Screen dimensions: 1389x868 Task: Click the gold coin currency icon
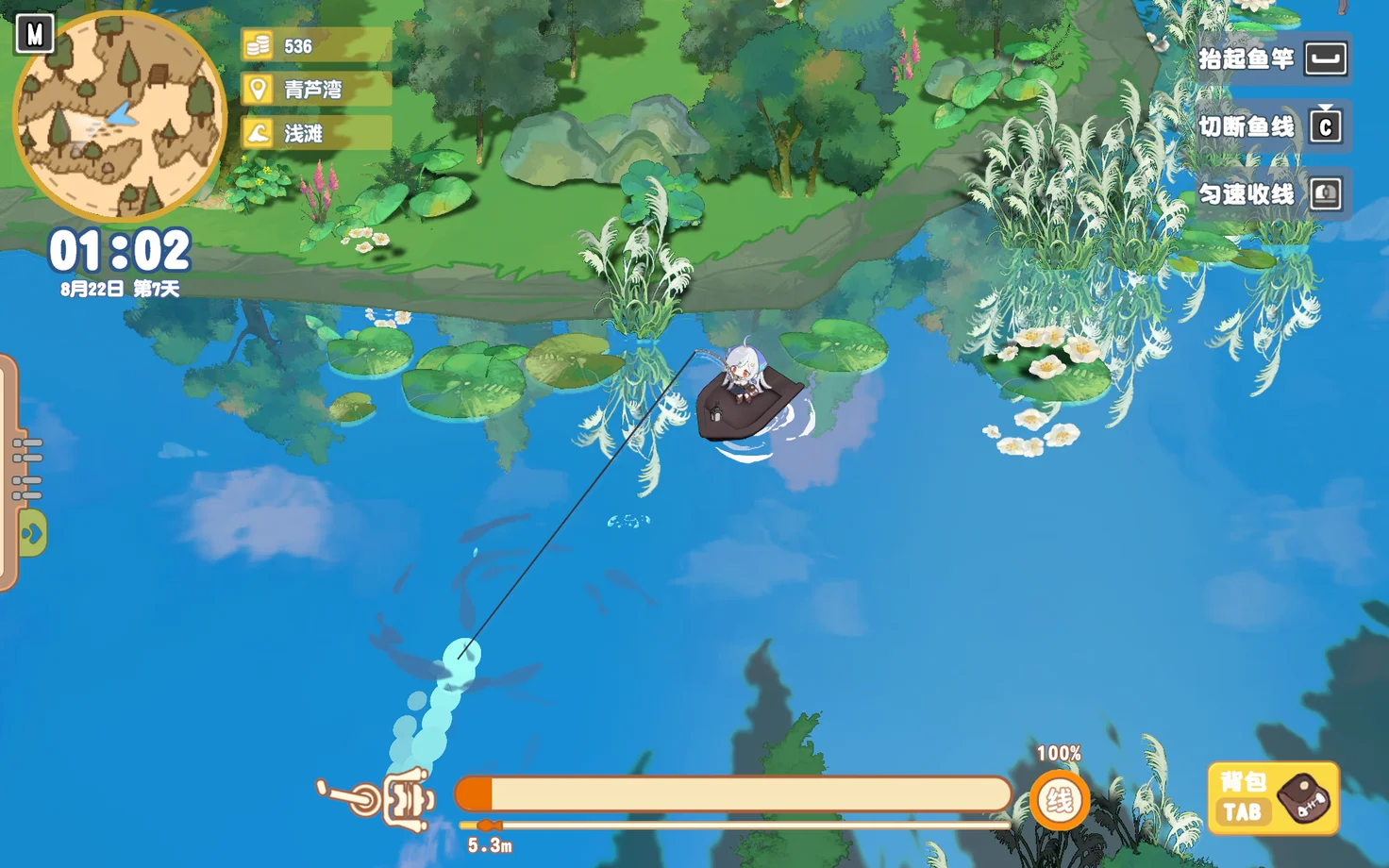click(259, 46)
